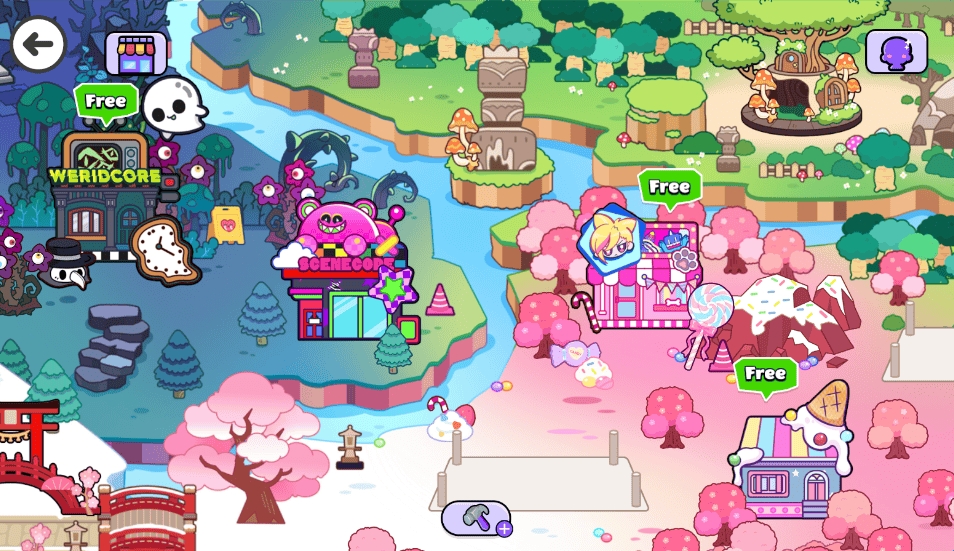Image resolution: width=954 pixels, height=551 pixels.
Task: Go back using the arrow button
Action: tap(38, 44)
